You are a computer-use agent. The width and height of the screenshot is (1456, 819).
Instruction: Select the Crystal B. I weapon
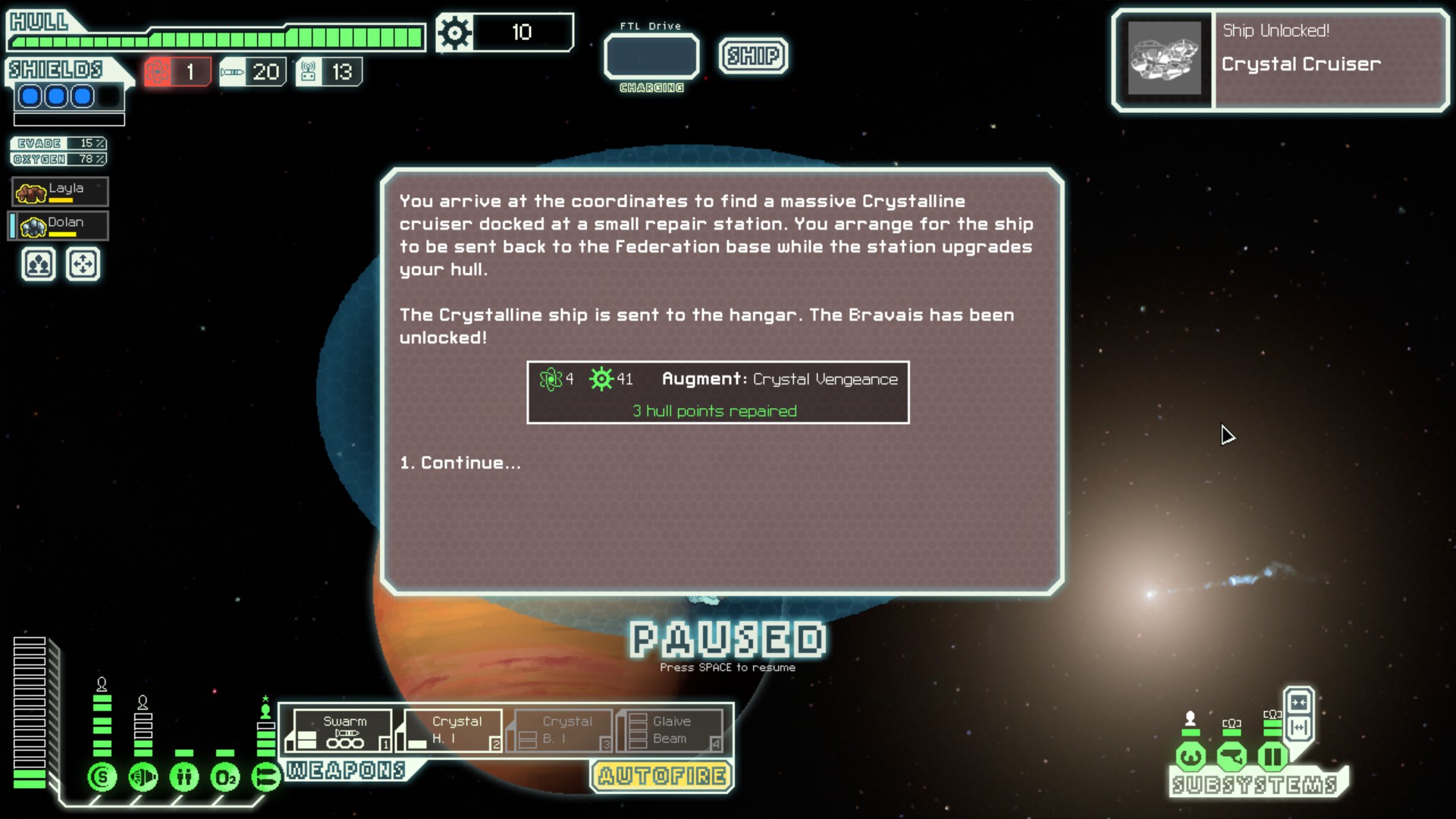(563, 730)
